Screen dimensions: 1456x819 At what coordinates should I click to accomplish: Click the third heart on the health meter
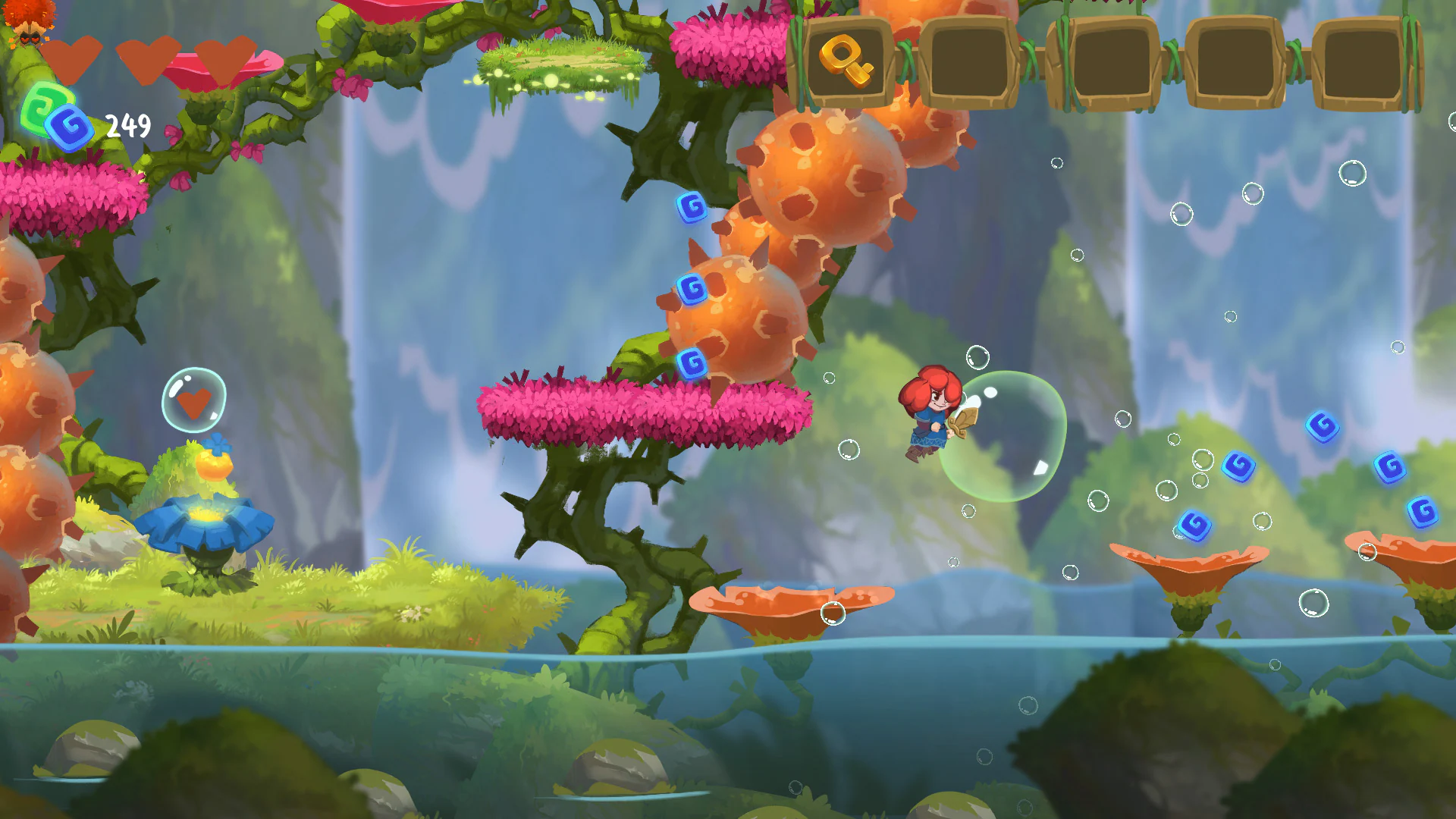click(x=220, y=53)
